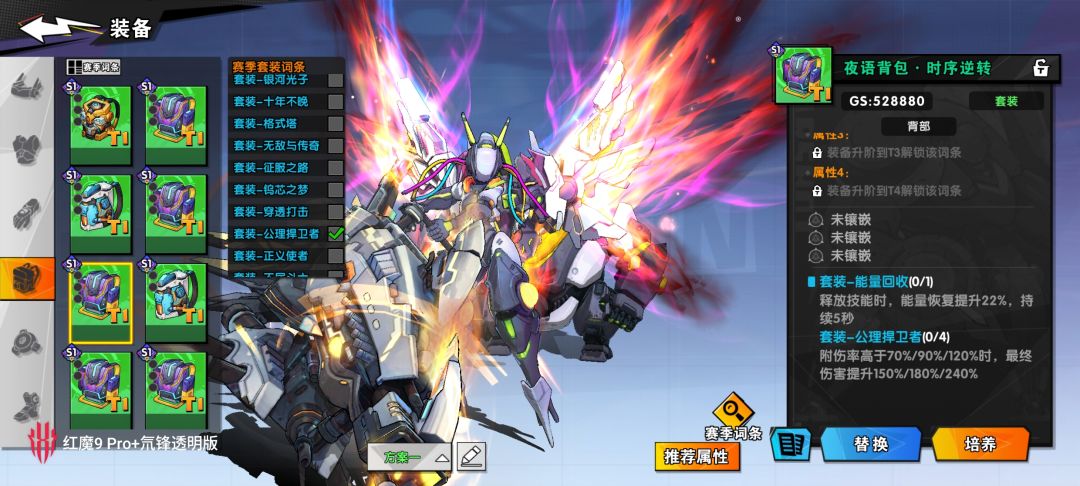Open the blue document list icon

pos(790,444)
